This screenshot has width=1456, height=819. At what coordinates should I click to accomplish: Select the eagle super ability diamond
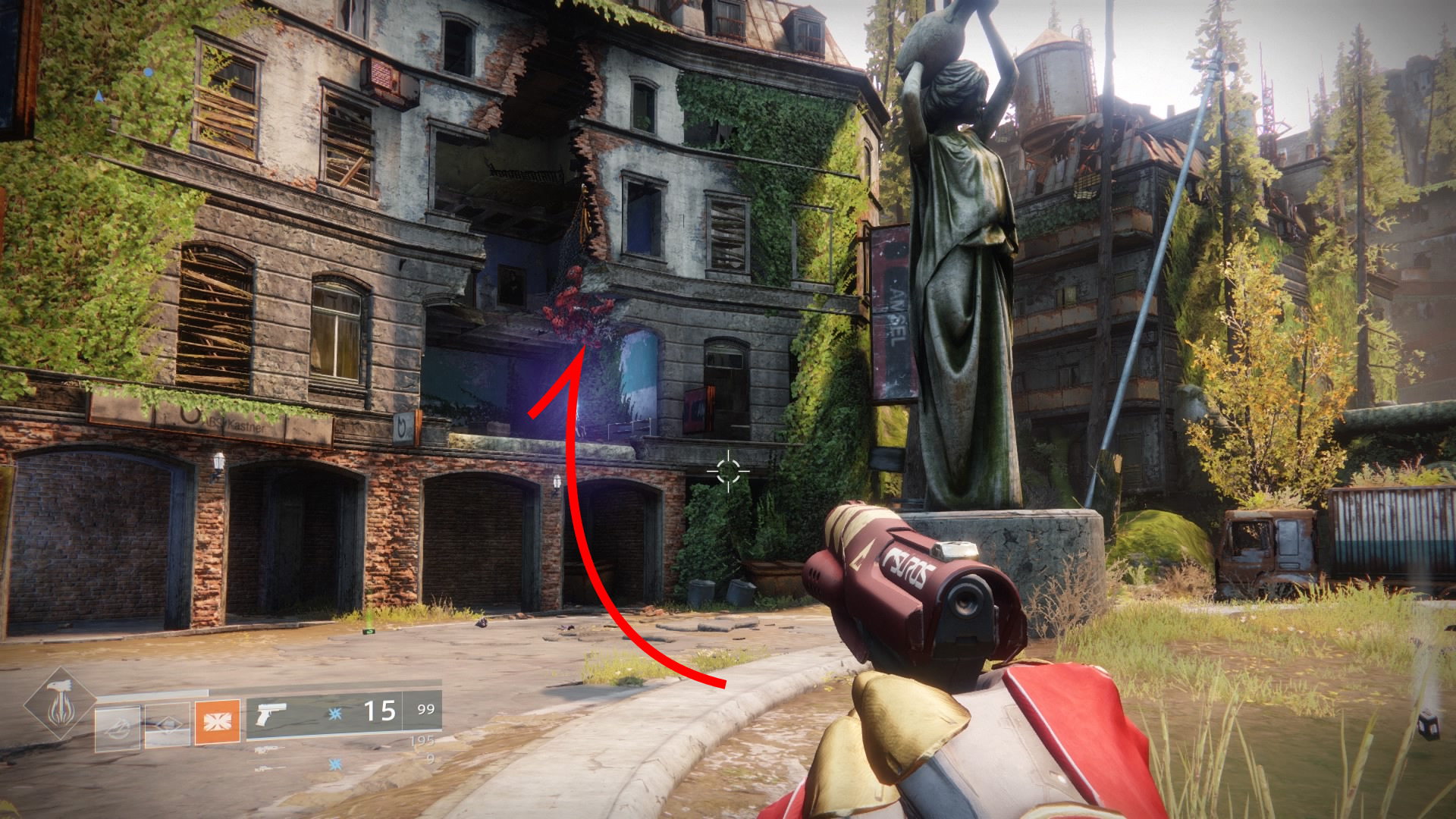[60, 704]
